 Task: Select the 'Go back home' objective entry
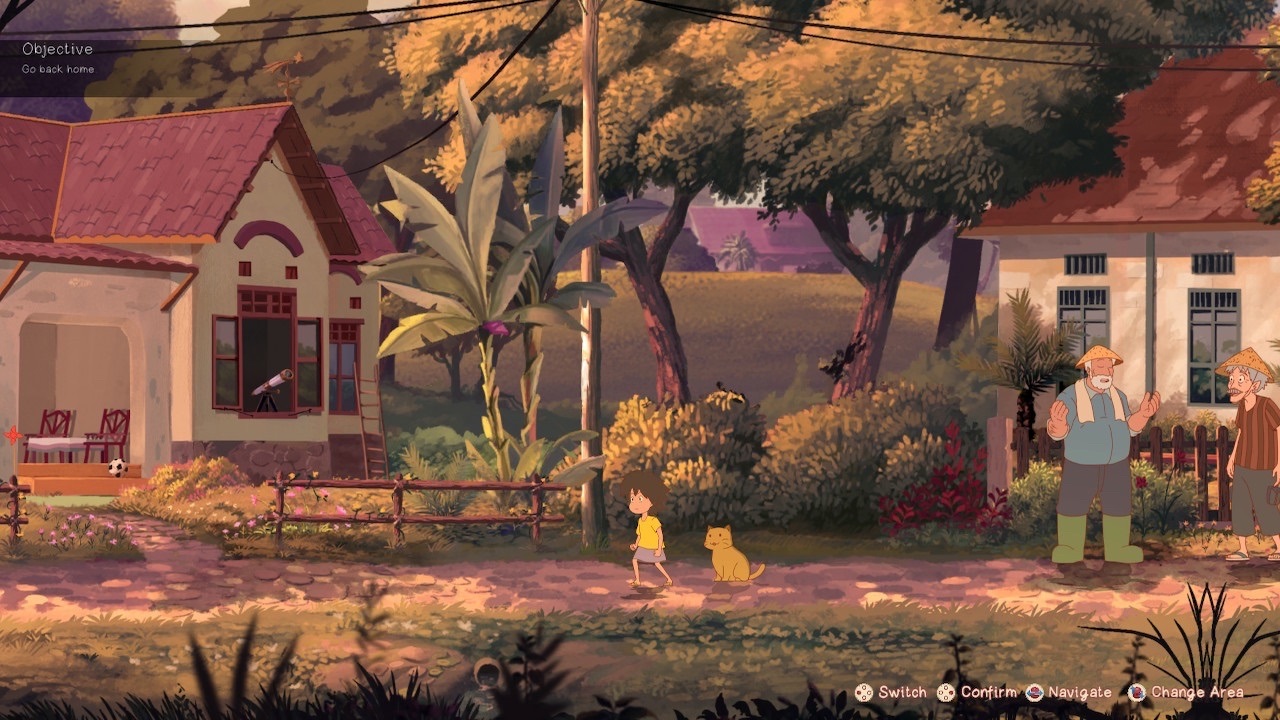click(56, 69)
